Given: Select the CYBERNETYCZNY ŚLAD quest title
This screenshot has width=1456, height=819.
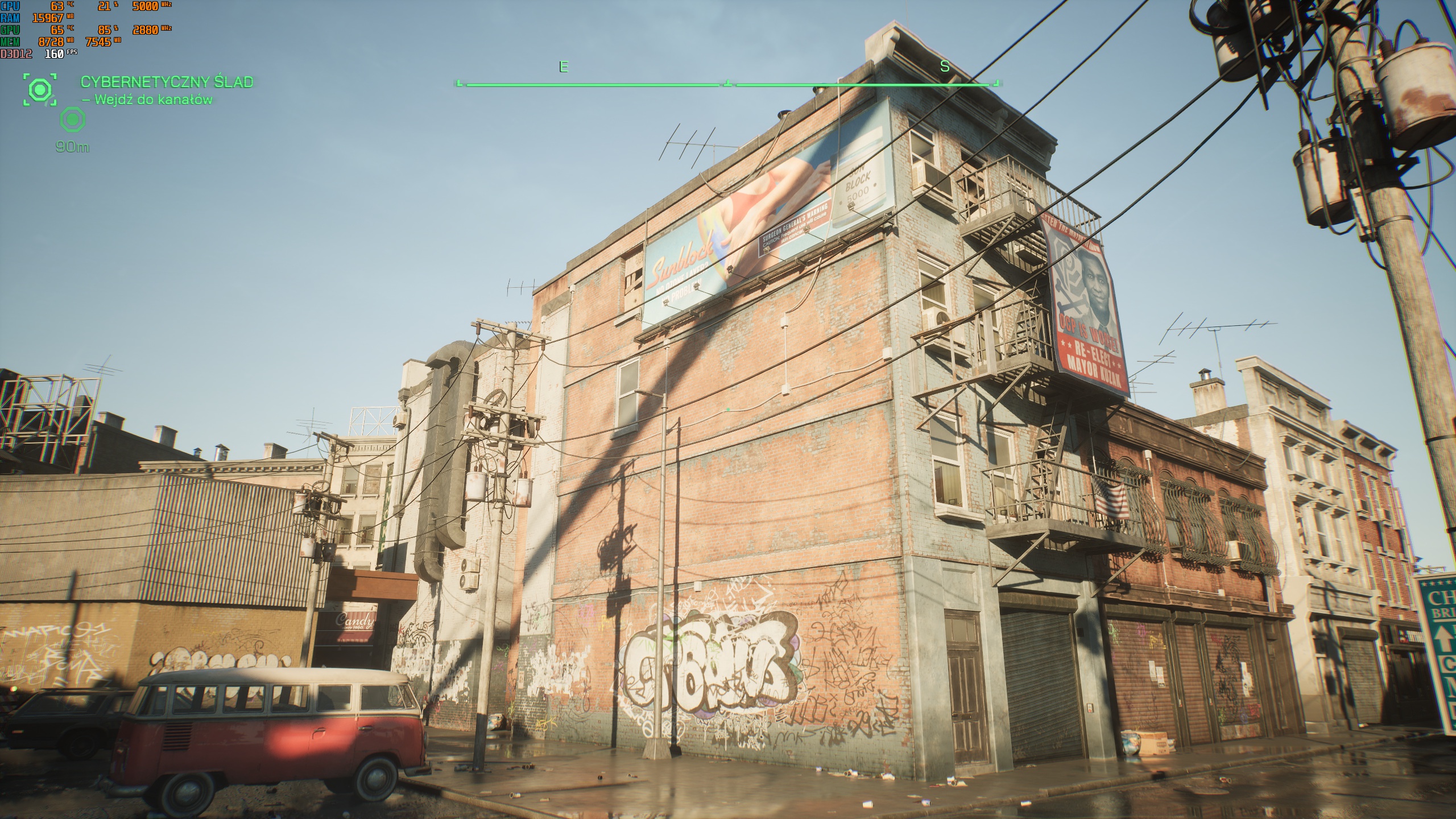Looking at the screenshot, I should point(167,82).
